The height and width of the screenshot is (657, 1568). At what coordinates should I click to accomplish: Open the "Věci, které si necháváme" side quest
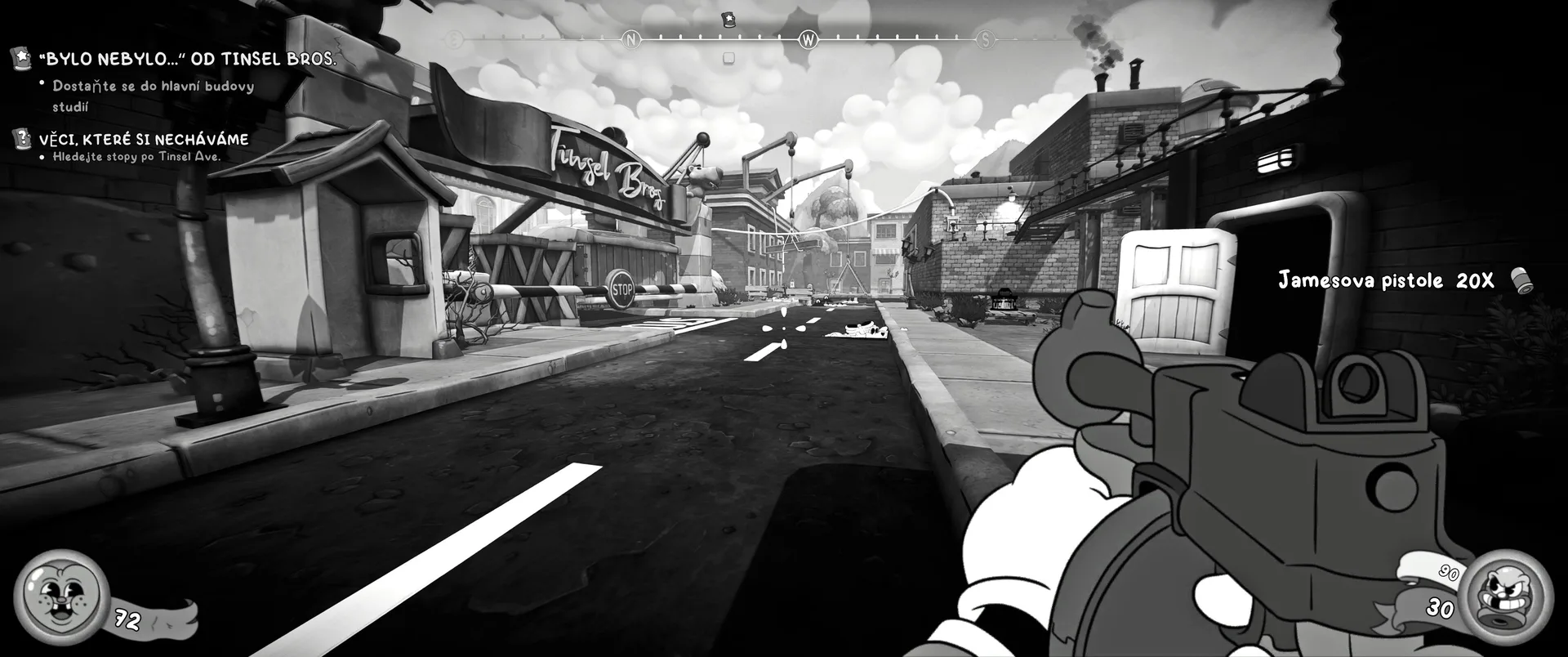[x=144, y=140]
